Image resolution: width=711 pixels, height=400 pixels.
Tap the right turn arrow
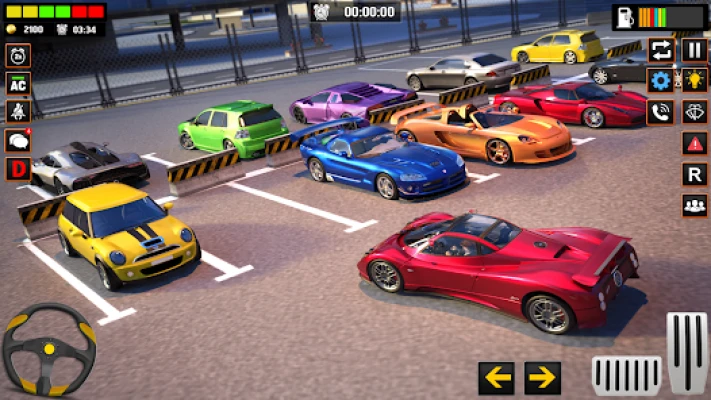pos(542,377)
